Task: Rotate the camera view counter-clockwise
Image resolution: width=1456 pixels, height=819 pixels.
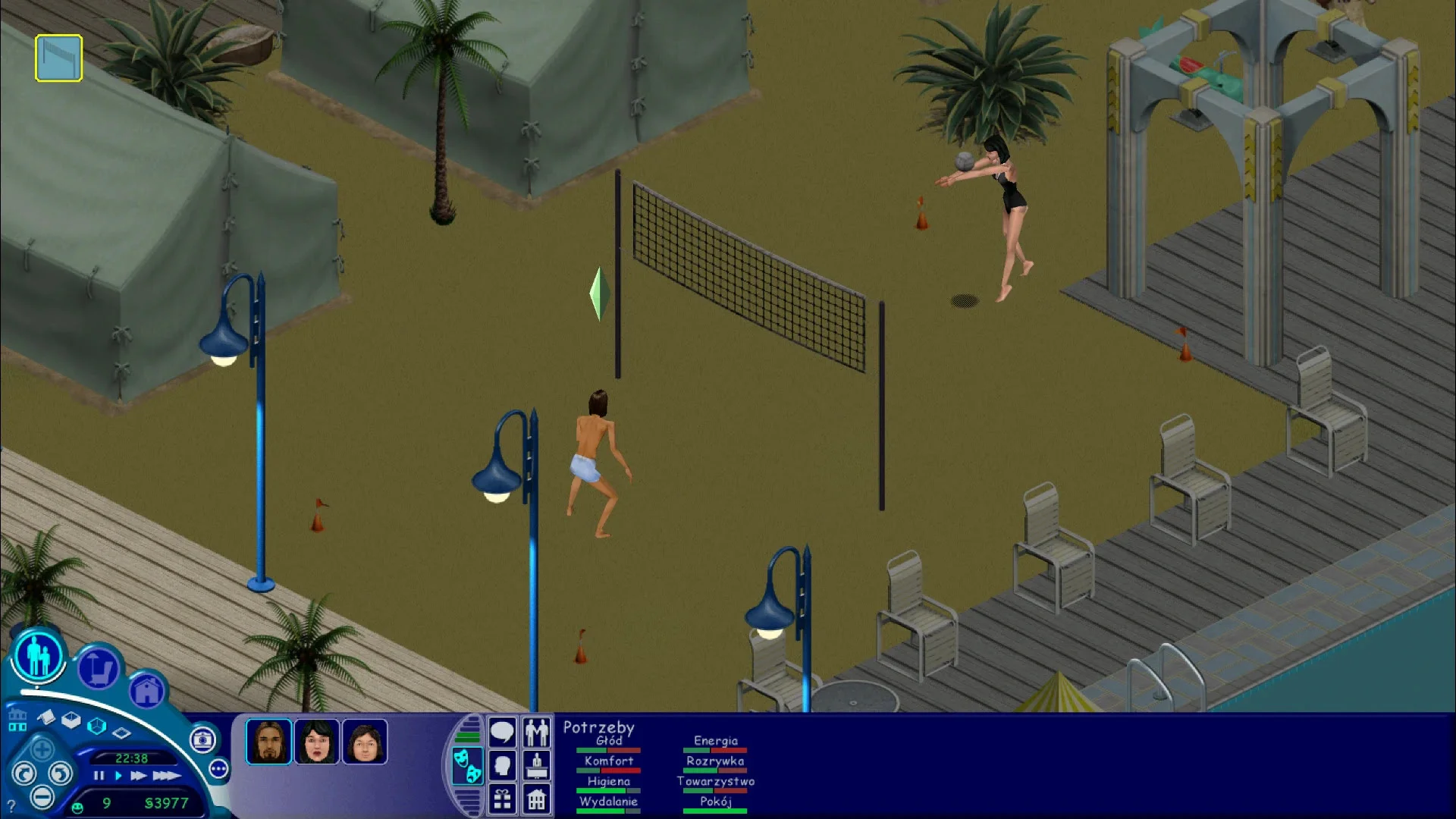Action: coord(24,773)
